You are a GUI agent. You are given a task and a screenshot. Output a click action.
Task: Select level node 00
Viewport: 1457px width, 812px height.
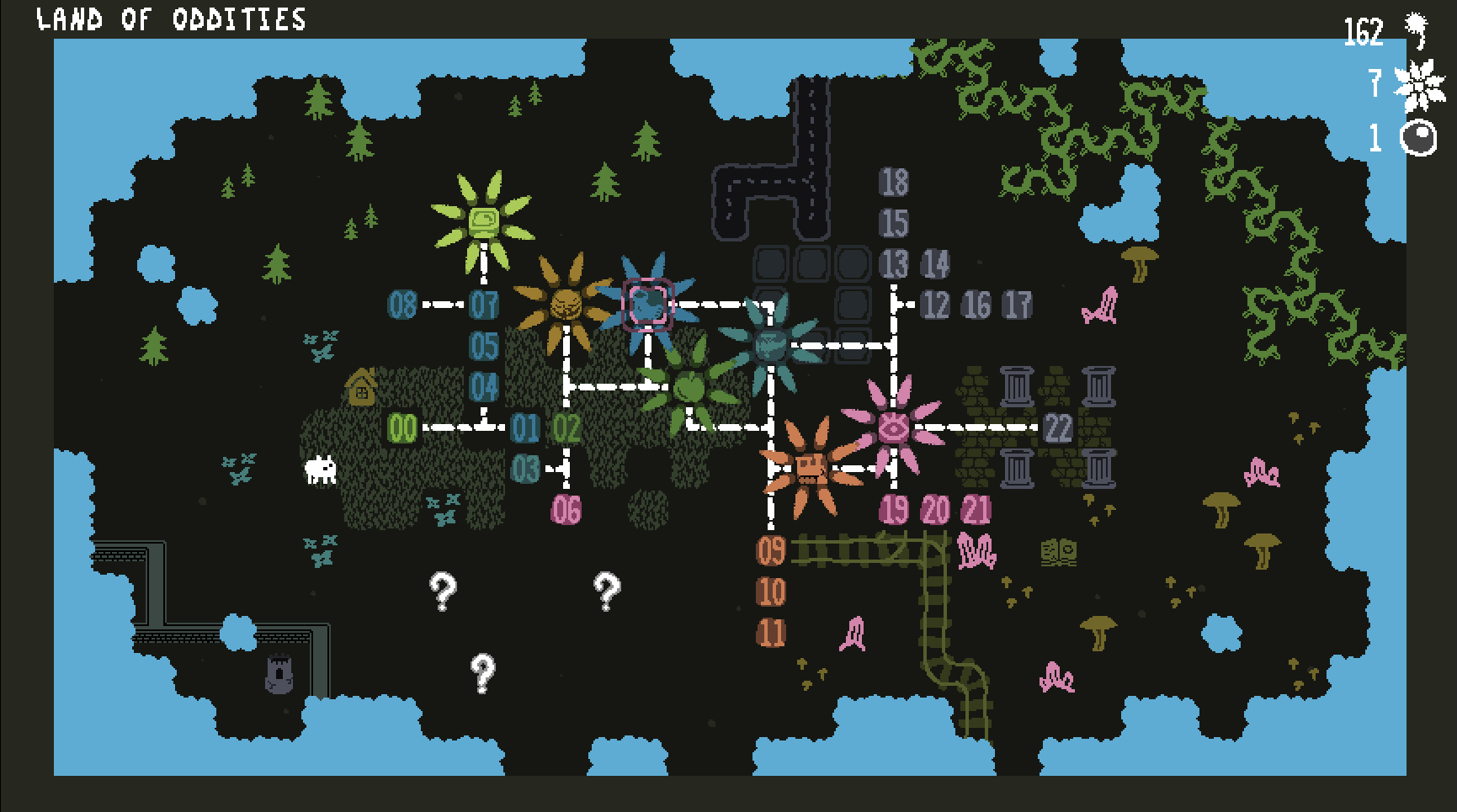pyautogui.click(x=402, y=427)
